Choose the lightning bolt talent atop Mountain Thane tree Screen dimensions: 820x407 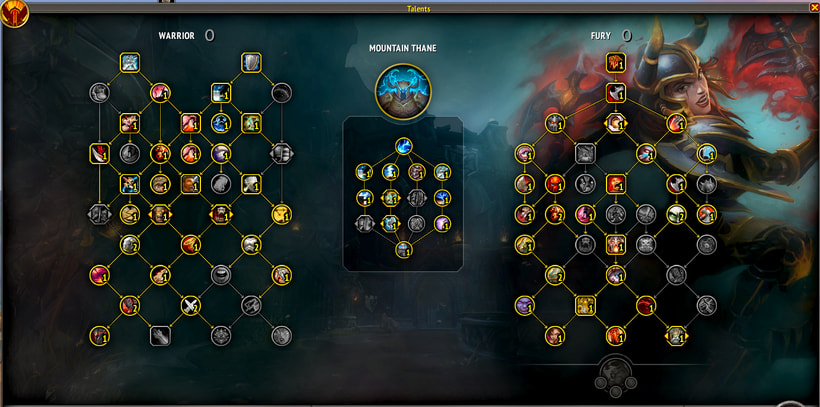[x=402, y=145]
